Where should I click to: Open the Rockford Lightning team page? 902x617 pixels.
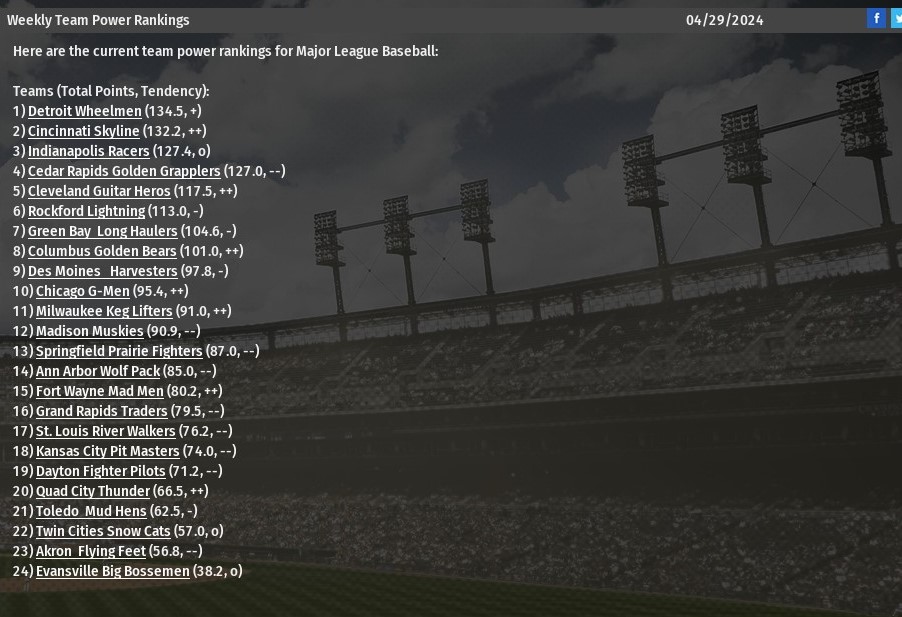(86, 211)
